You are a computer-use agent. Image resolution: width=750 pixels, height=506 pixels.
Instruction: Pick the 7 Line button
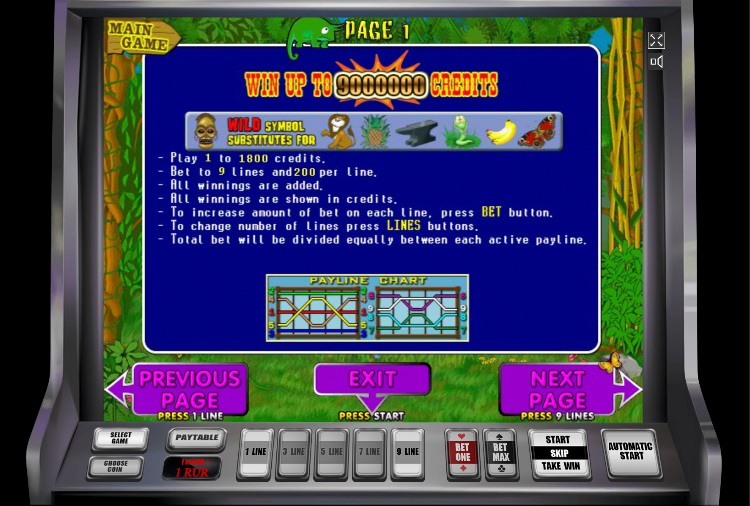(x=369, y=453)
